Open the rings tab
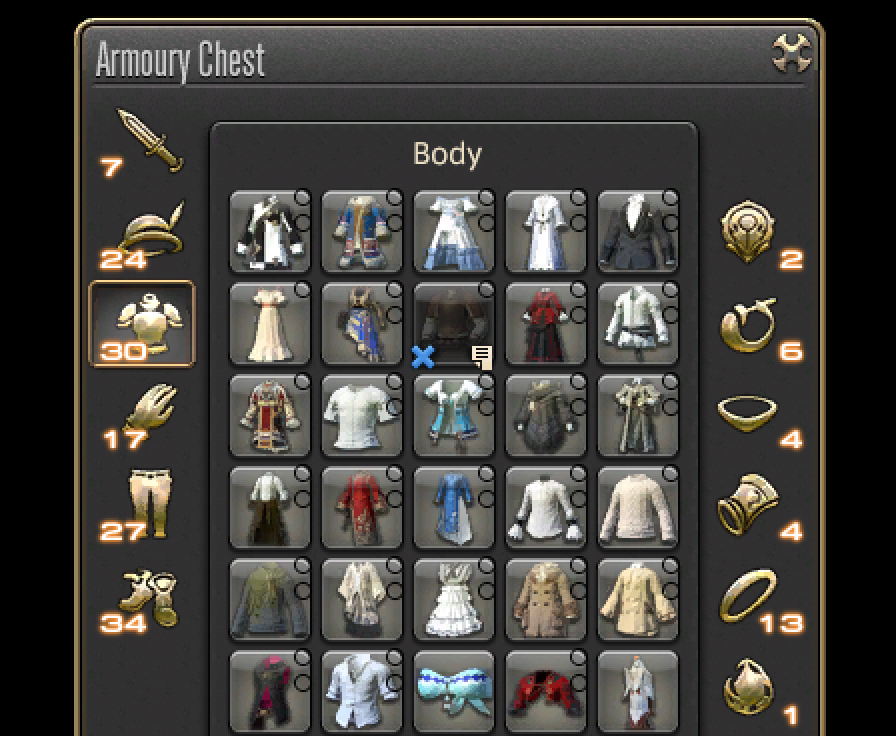This screenshot has height=736, width=896. pyautogui.click(x=749, y=597)
